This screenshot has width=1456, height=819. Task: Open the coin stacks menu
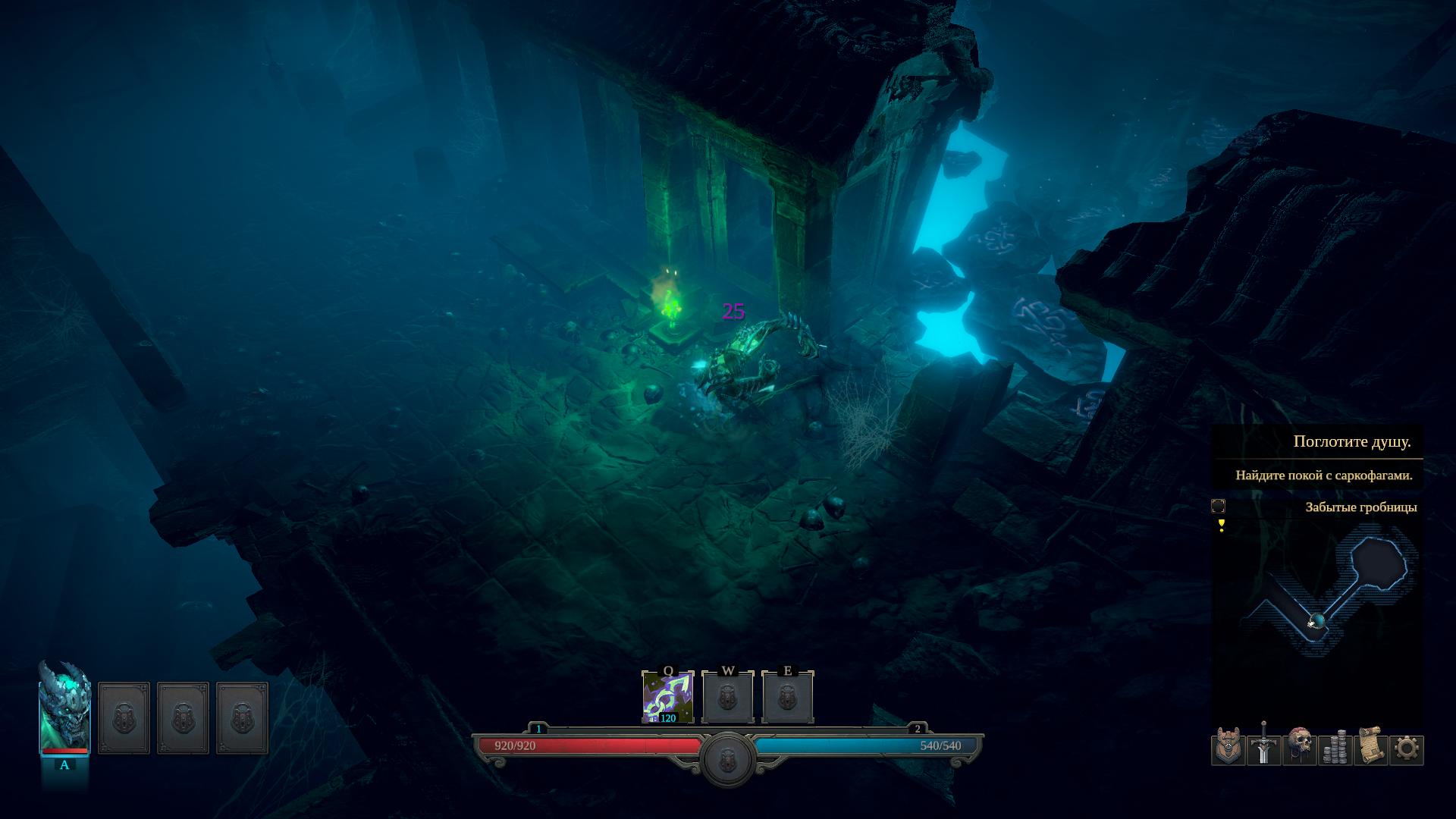point(1335,748)
